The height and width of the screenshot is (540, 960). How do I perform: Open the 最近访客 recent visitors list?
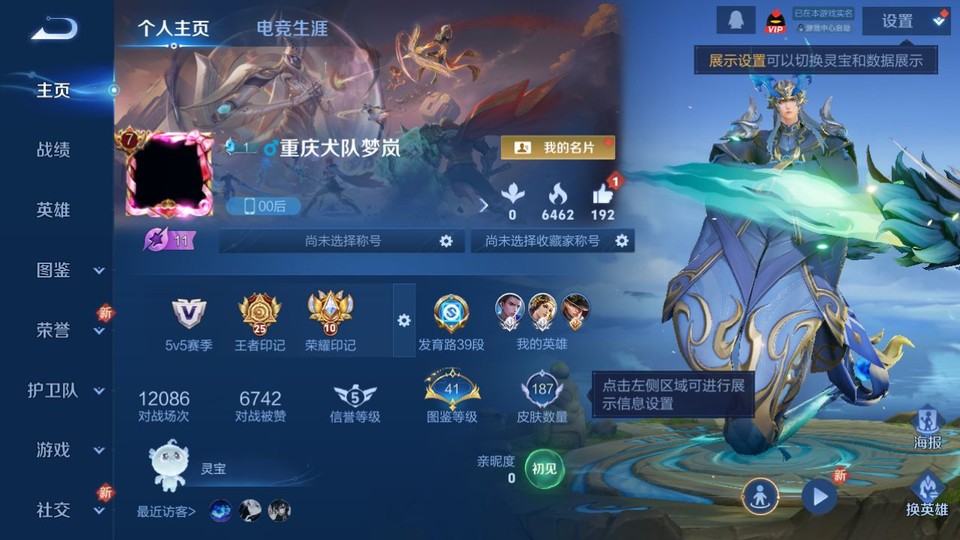pyautogui.click(x=167, y=512)
